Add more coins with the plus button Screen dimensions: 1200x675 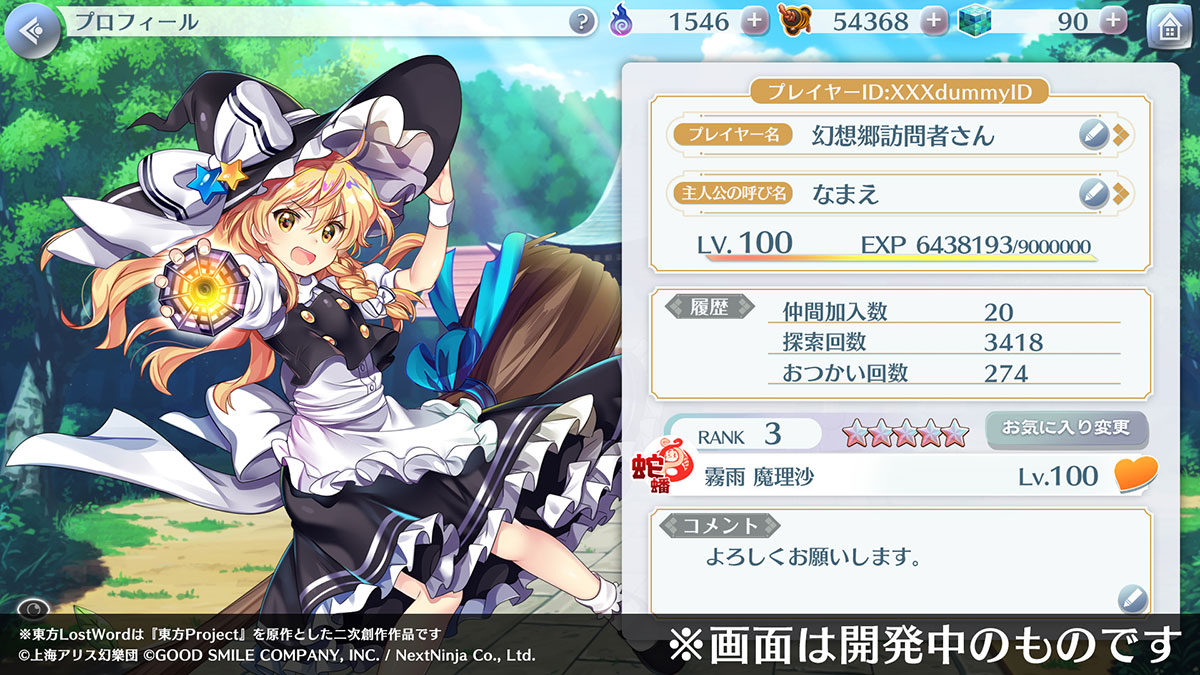[933, 21]
